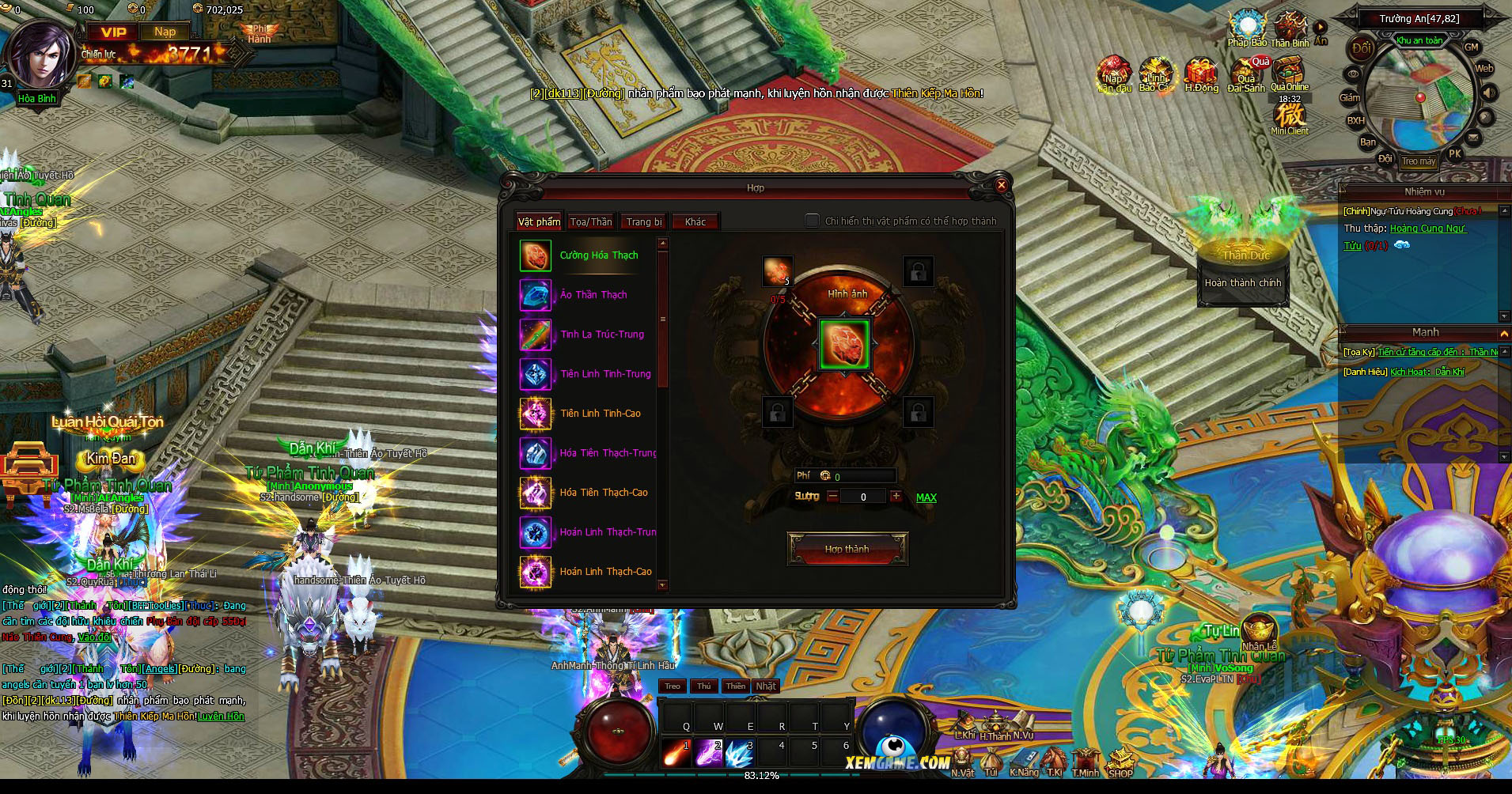Screen dimensions: 1512x794
Task: Choose Ảo Thần Thạch from the list
Action: 593,295
